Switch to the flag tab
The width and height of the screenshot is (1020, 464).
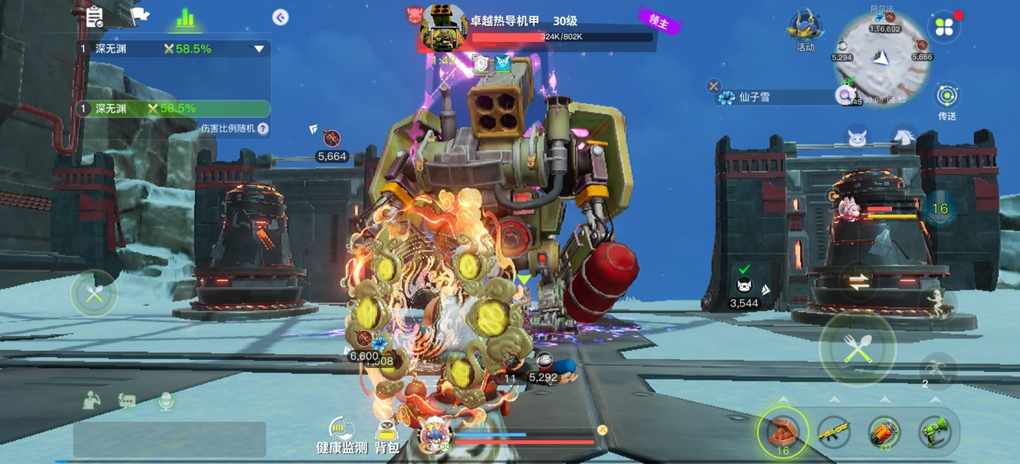[x=140, y=17]
